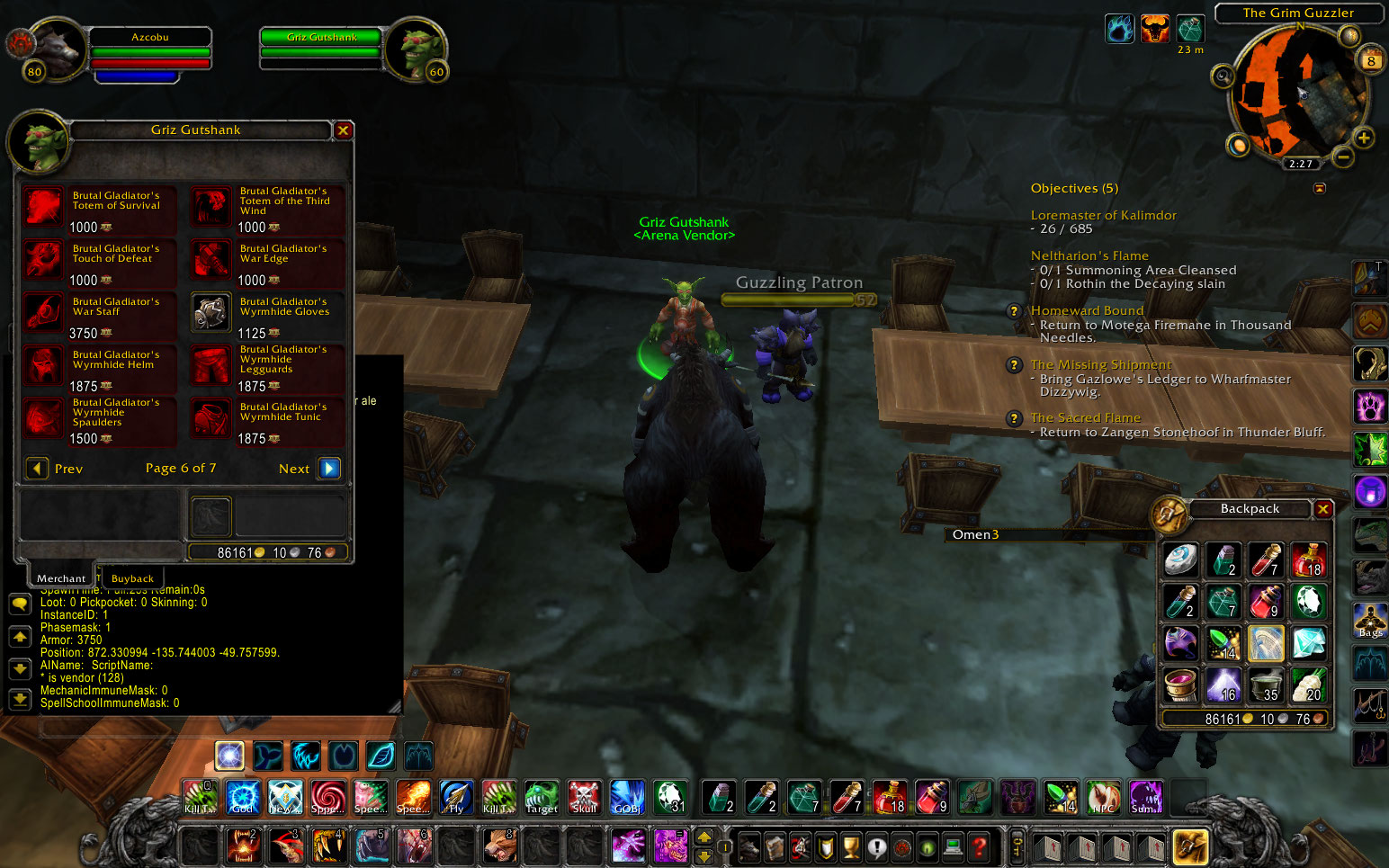Viewport: 1389px width, 868px height.
Task: Click the NPC macro icon
Action: [1103, 797]
